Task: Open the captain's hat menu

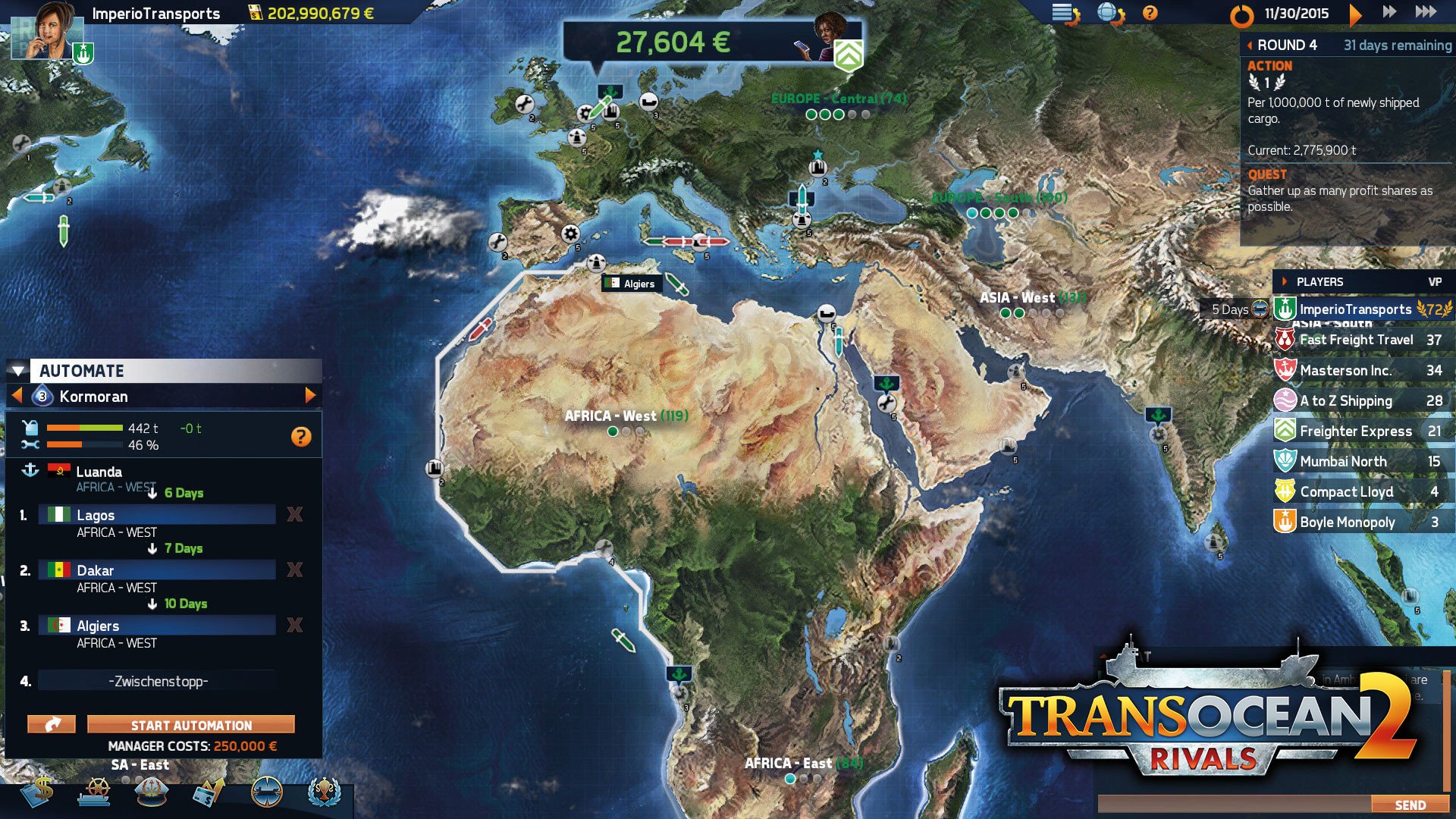Action: 151,792
